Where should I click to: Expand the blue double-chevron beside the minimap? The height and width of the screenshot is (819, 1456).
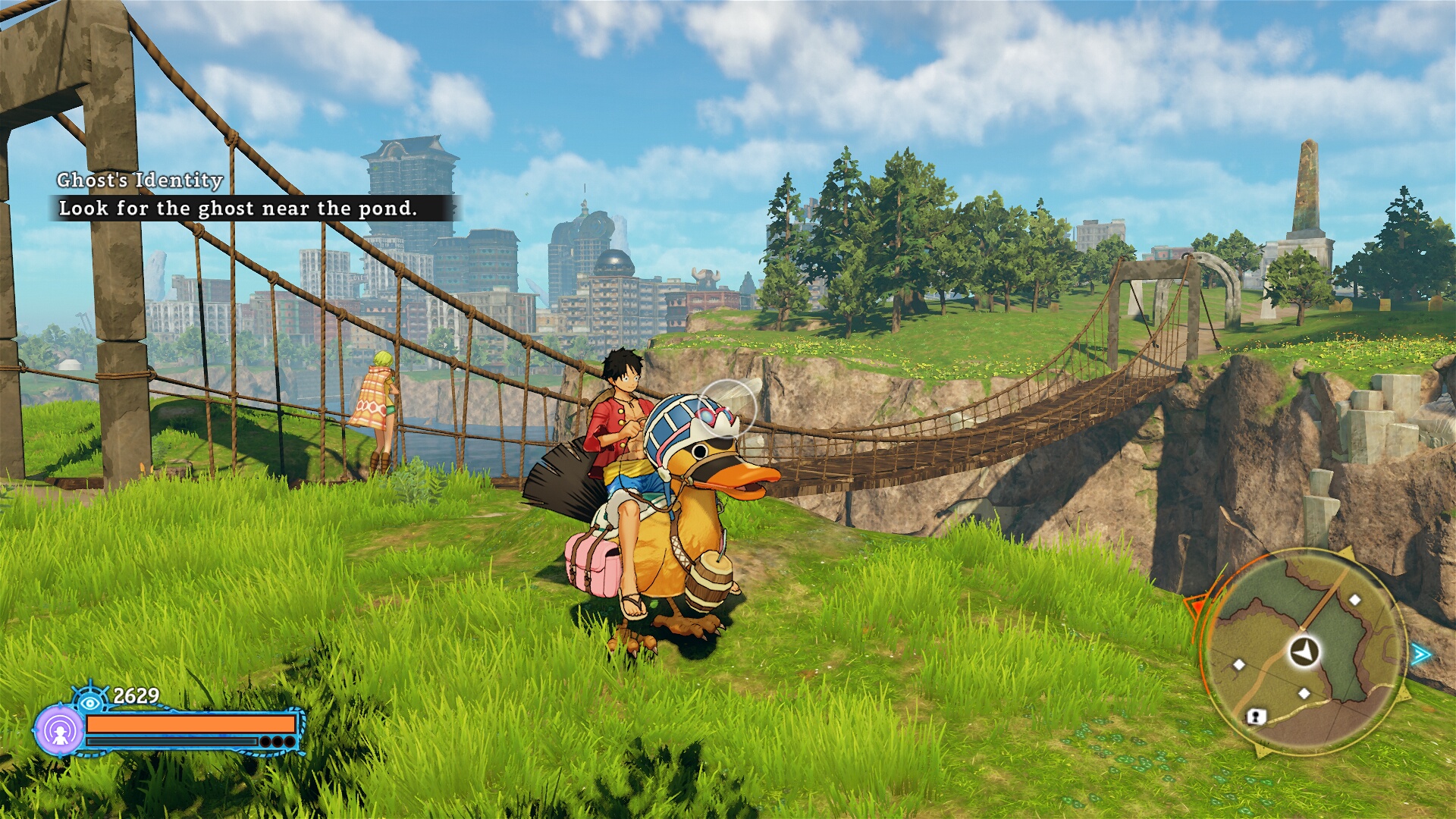coord(1421,653)
